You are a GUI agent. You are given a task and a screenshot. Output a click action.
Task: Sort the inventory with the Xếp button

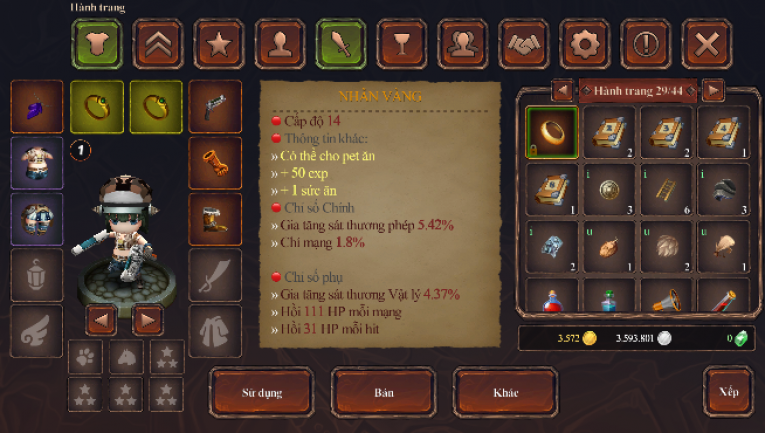(x=728, y=392)
